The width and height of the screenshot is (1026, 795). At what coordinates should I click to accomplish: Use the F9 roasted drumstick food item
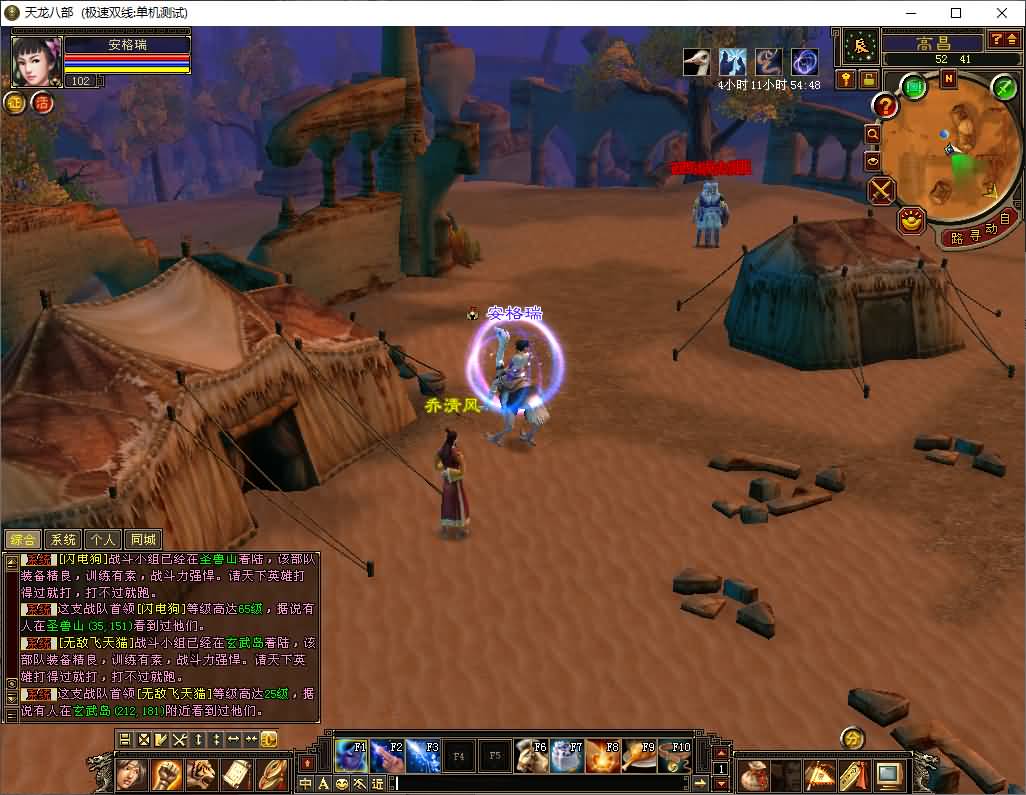pos(639,756)
